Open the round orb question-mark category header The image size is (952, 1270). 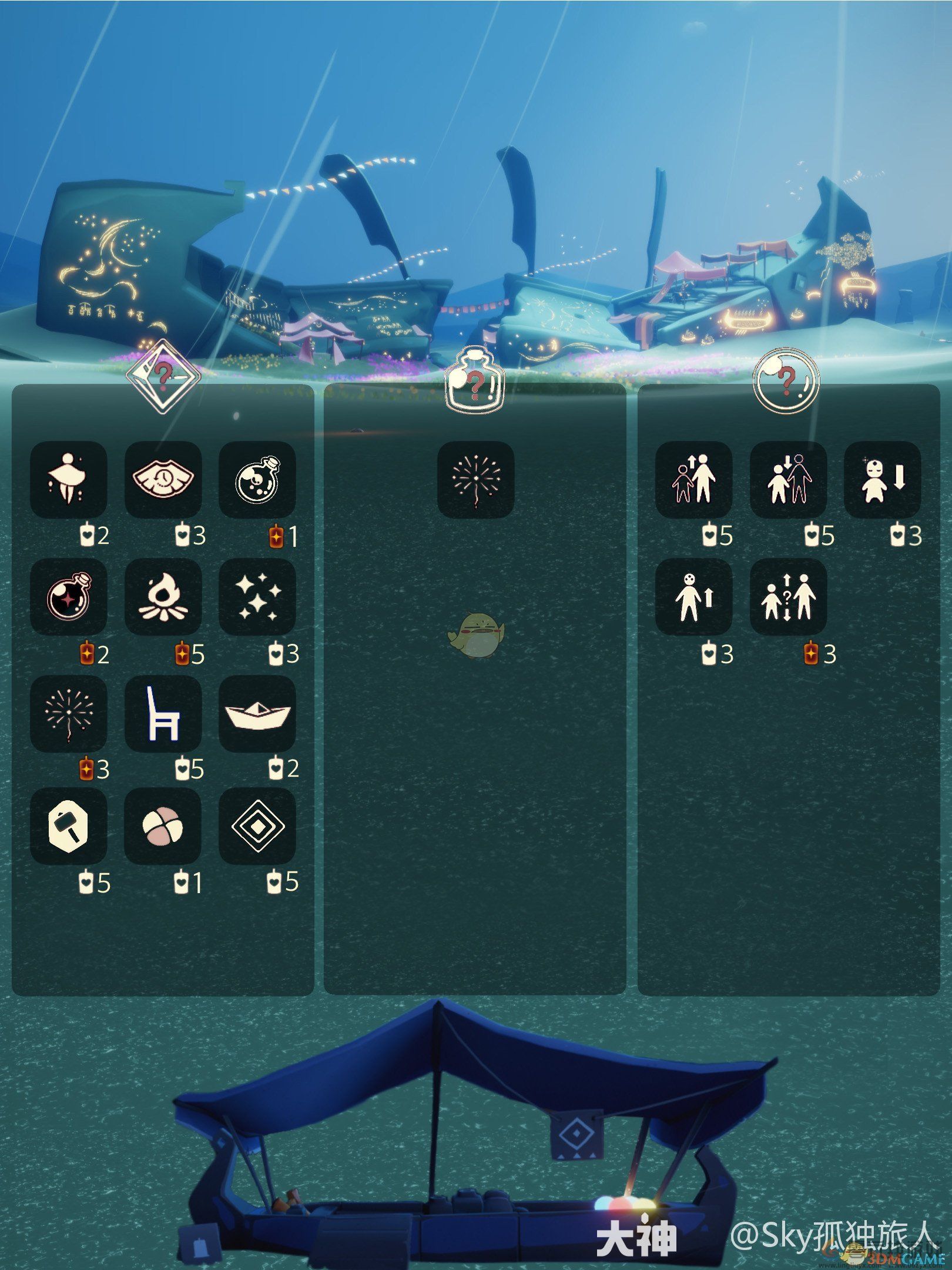(x=787, y=380)
